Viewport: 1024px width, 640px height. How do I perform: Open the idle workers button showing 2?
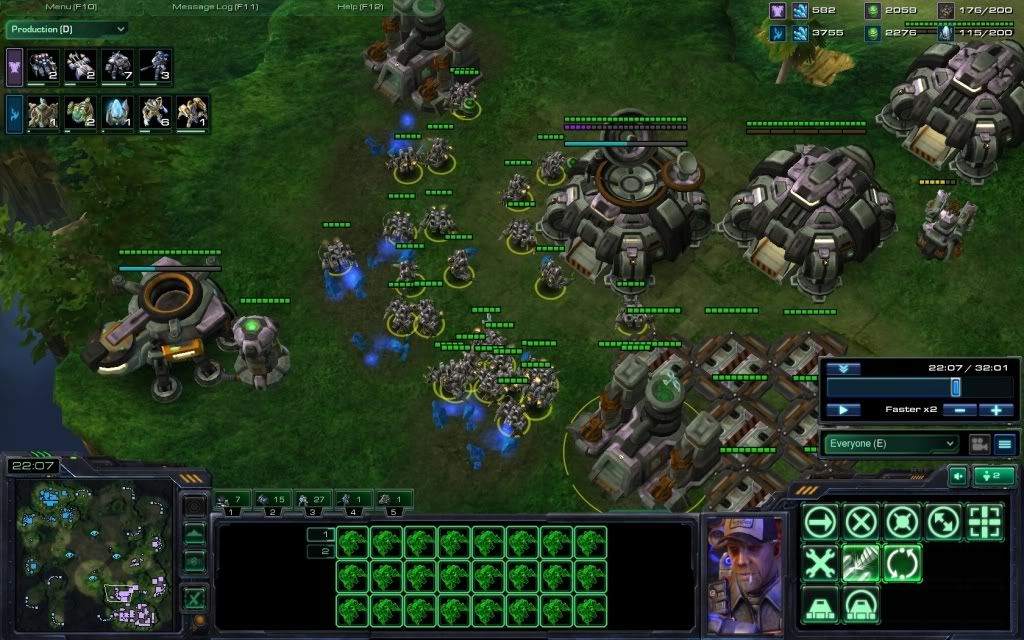pyautogui.click(x=995, y=476)
